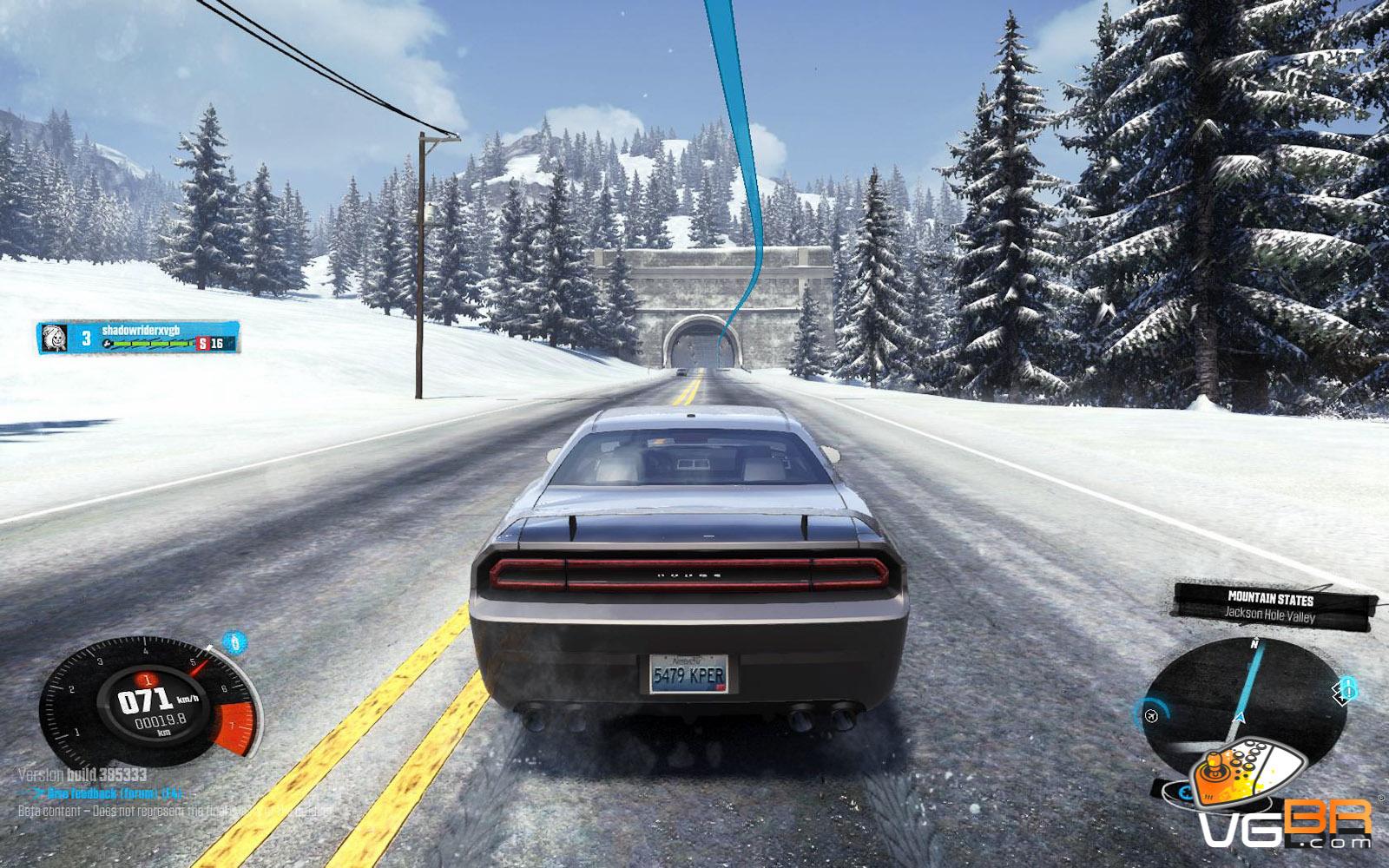This screenshot has width=1389, height=868.
Task: Click the blue nitro icon beside tachometer
Action: pos(234,643)
